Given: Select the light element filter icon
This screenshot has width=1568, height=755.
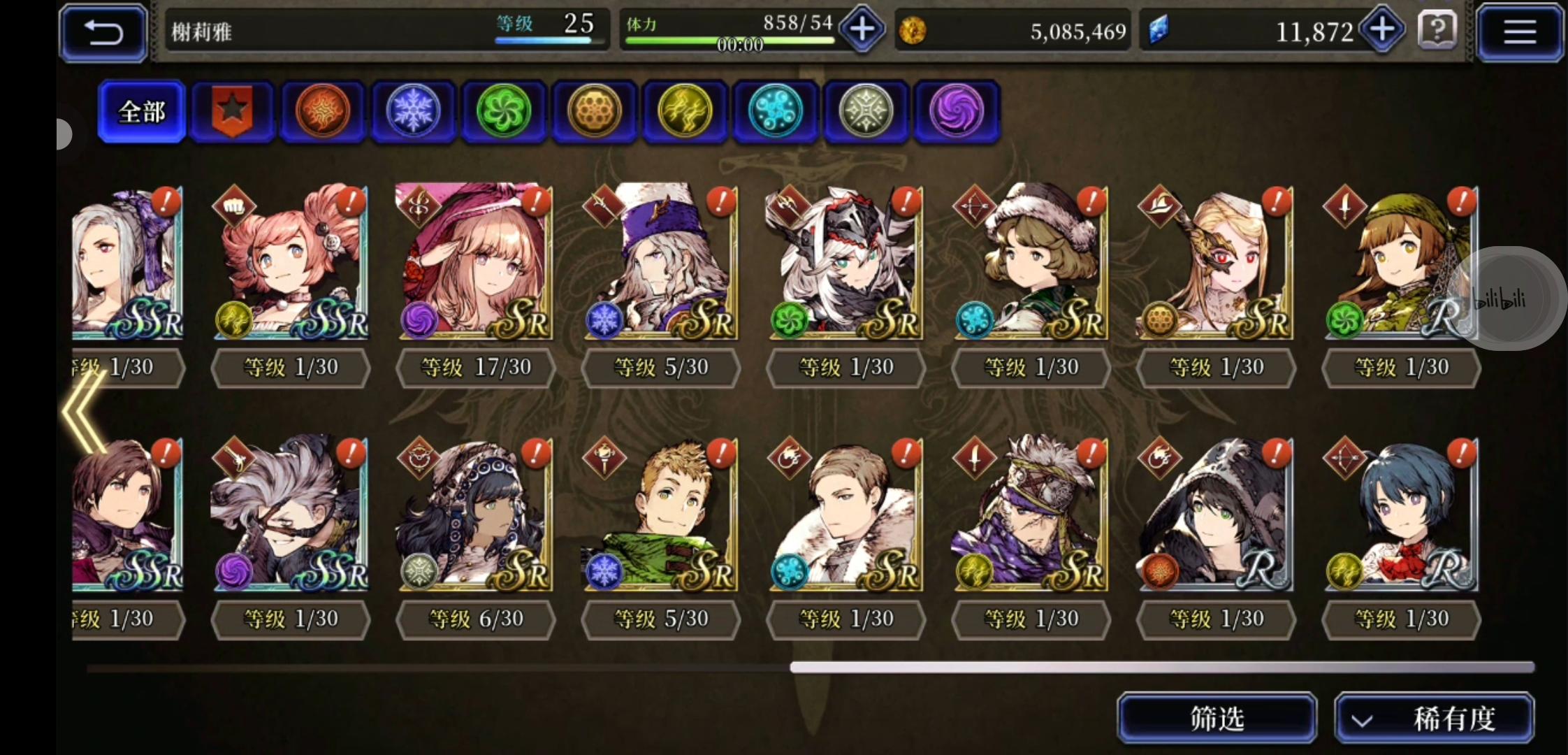Looking at the screenshot, I should [x=866, y=112].
